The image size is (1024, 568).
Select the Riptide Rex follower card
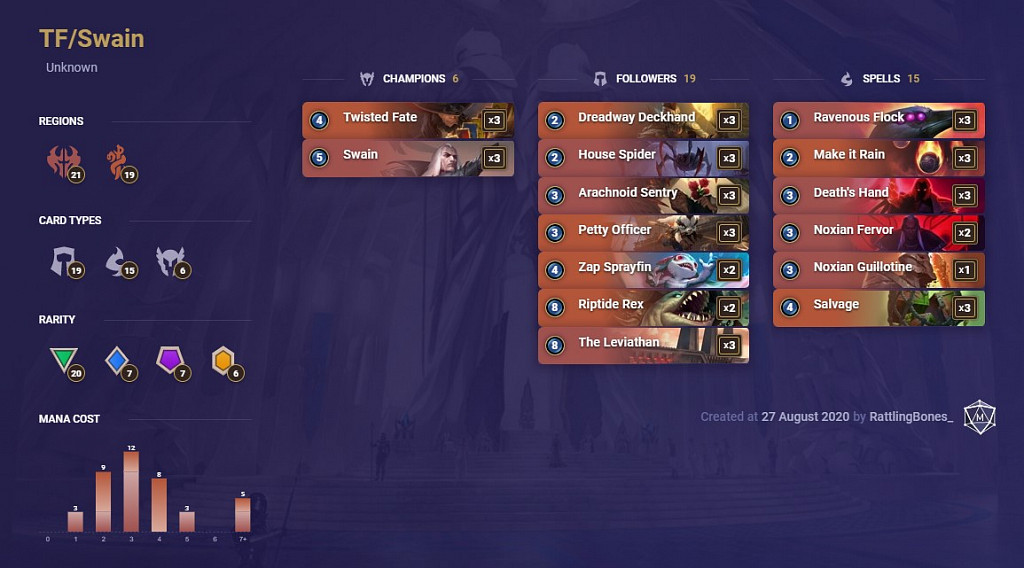pos(643,307)
